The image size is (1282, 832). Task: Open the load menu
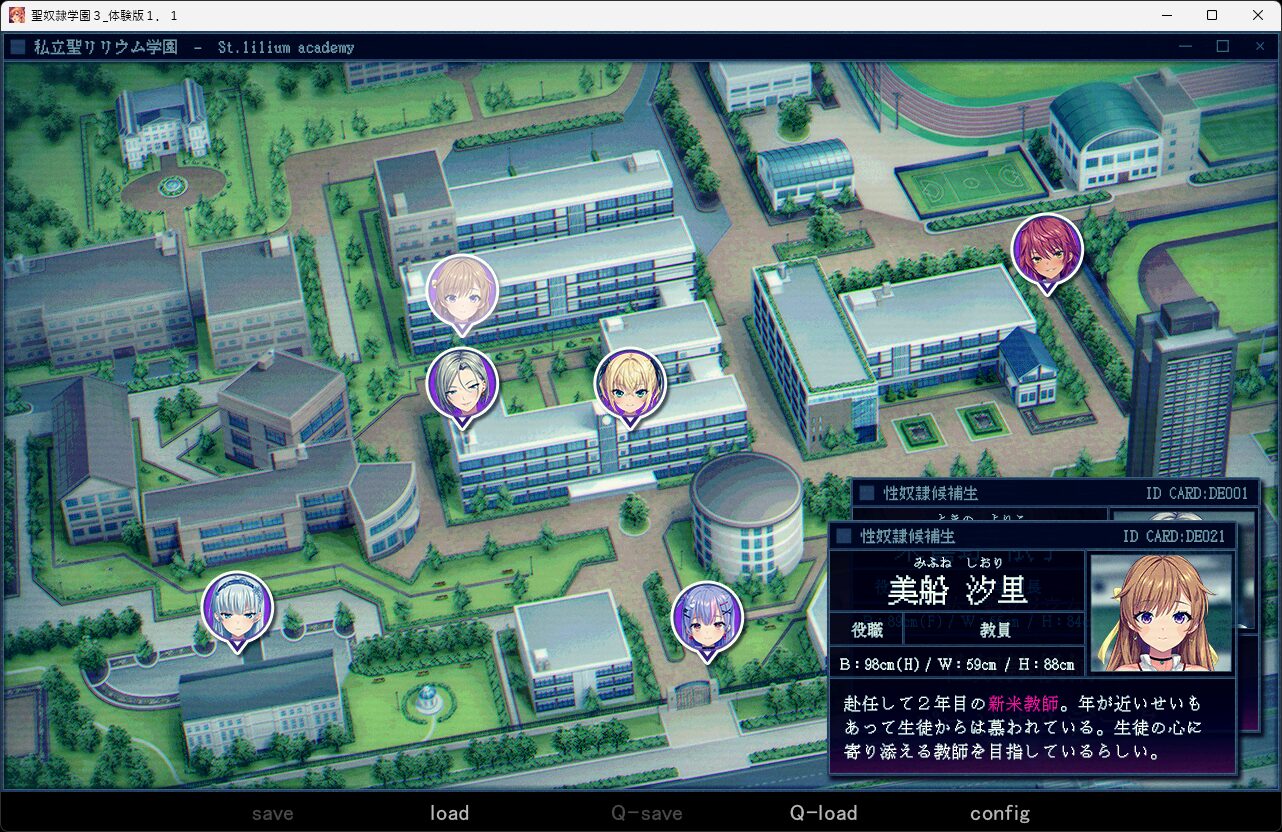click(449, 813)
